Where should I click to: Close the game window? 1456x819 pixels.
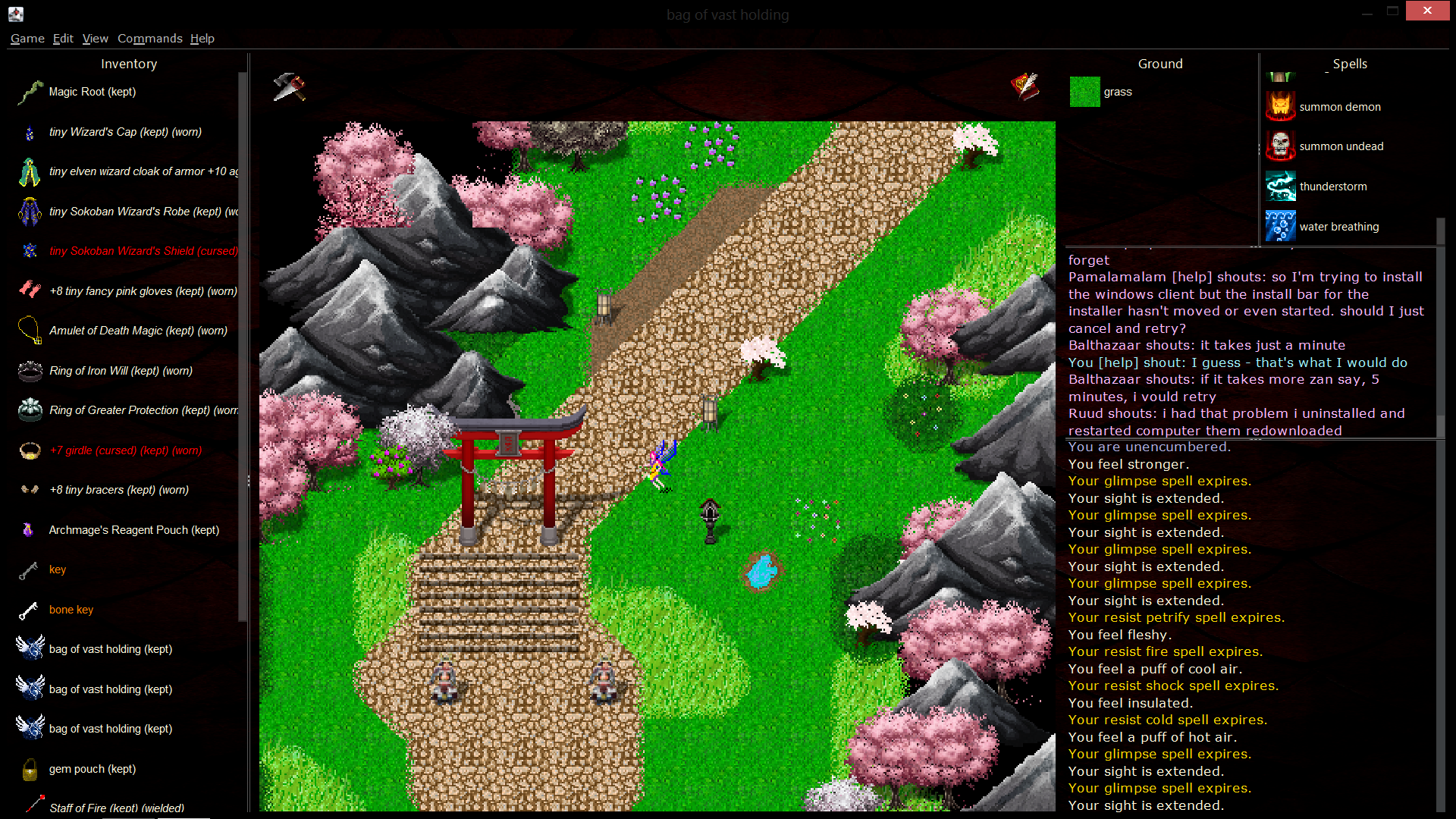pyautogui.click(x=1426, y=11)
